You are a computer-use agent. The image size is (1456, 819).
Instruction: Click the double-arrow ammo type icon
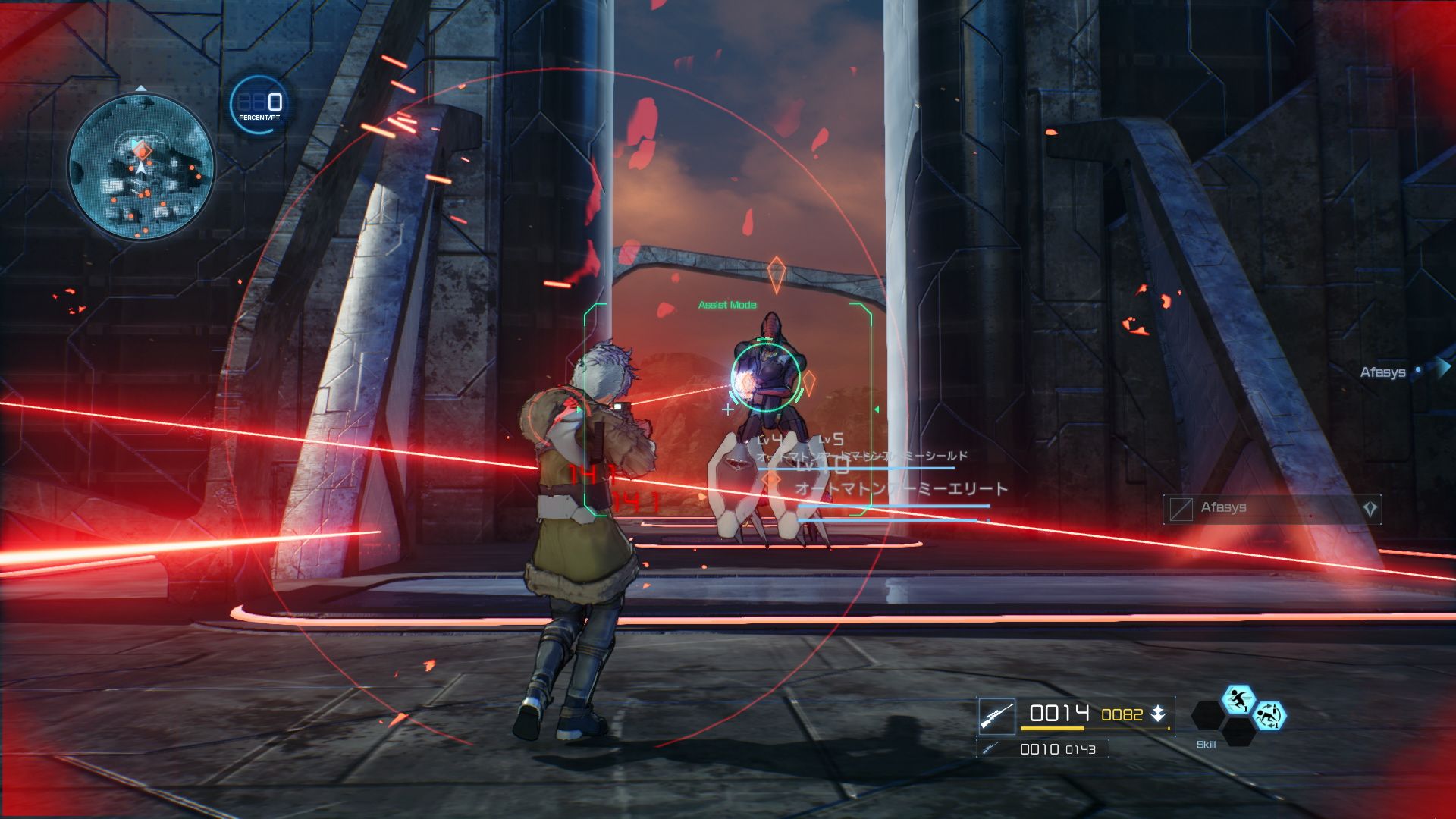pyautogui.click(x=1158, y=714)
